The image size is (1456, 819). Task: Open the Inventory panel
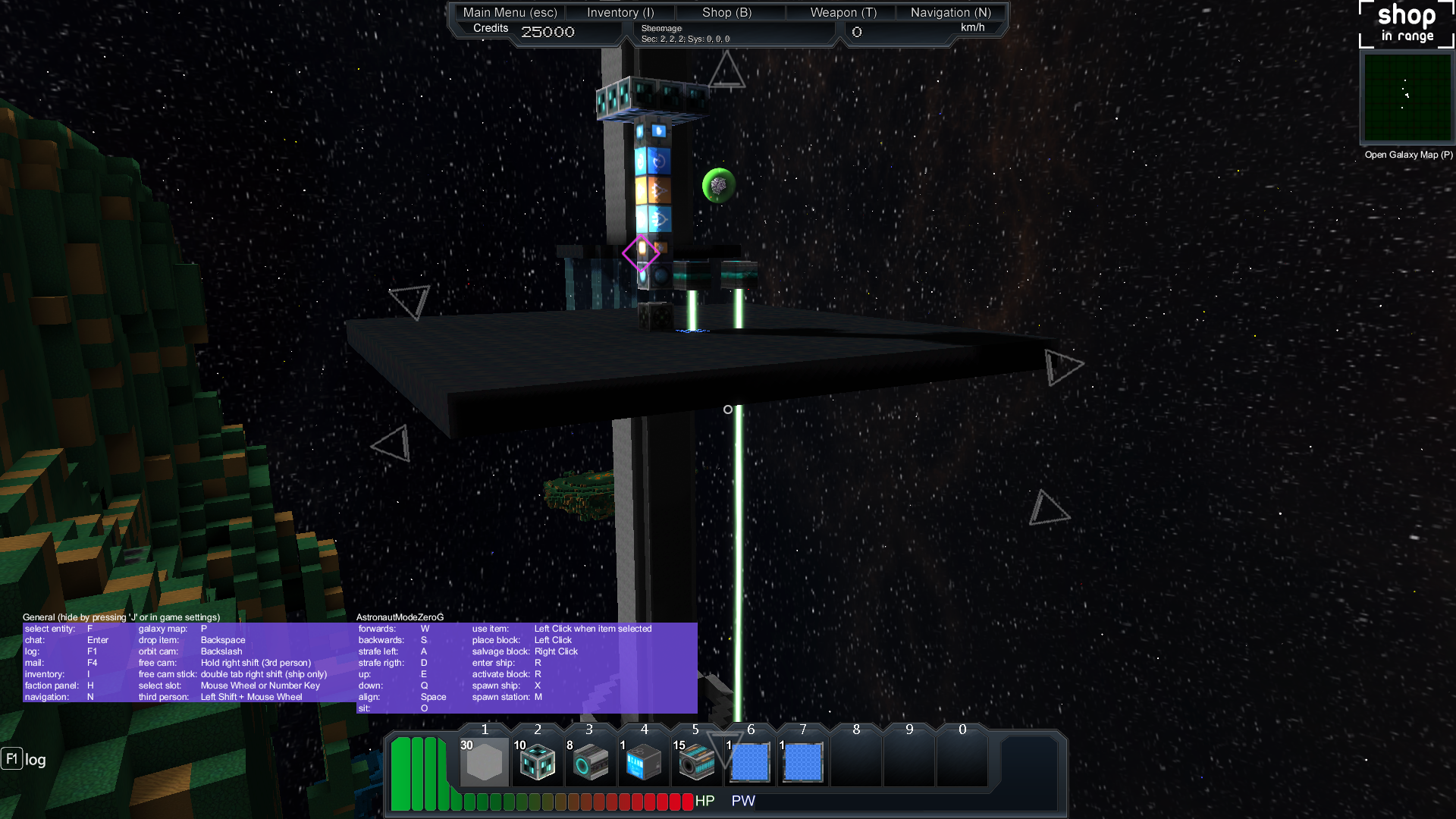click(620, 12)
